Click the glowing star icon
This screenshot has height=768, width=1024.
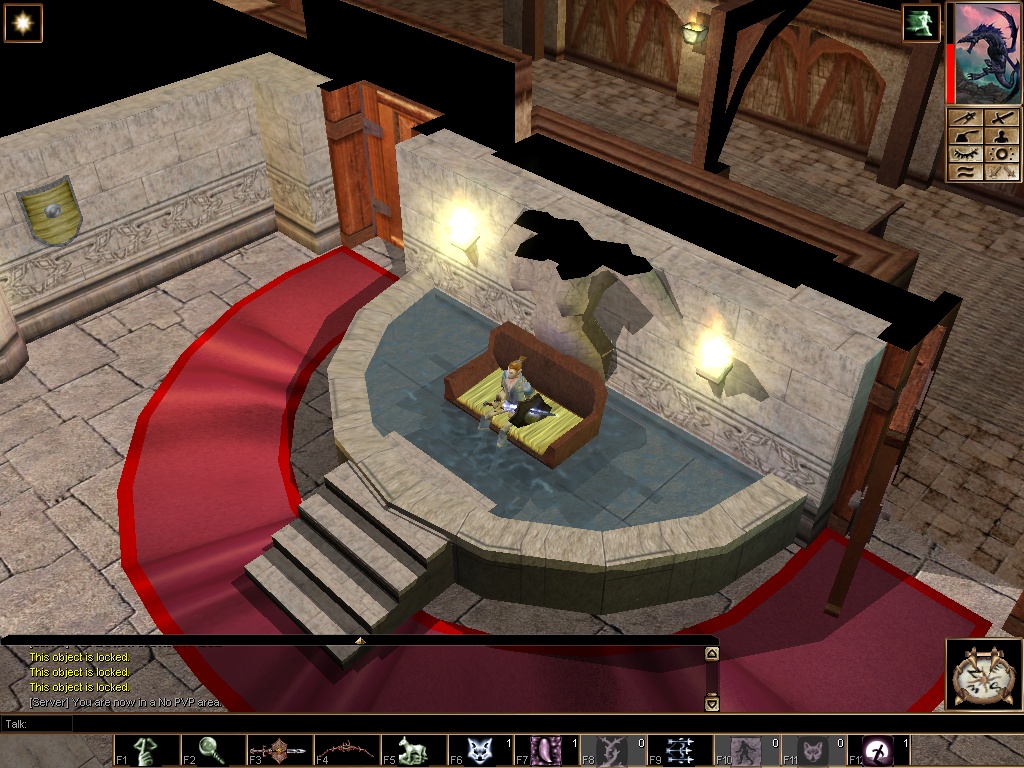[22, 23]
